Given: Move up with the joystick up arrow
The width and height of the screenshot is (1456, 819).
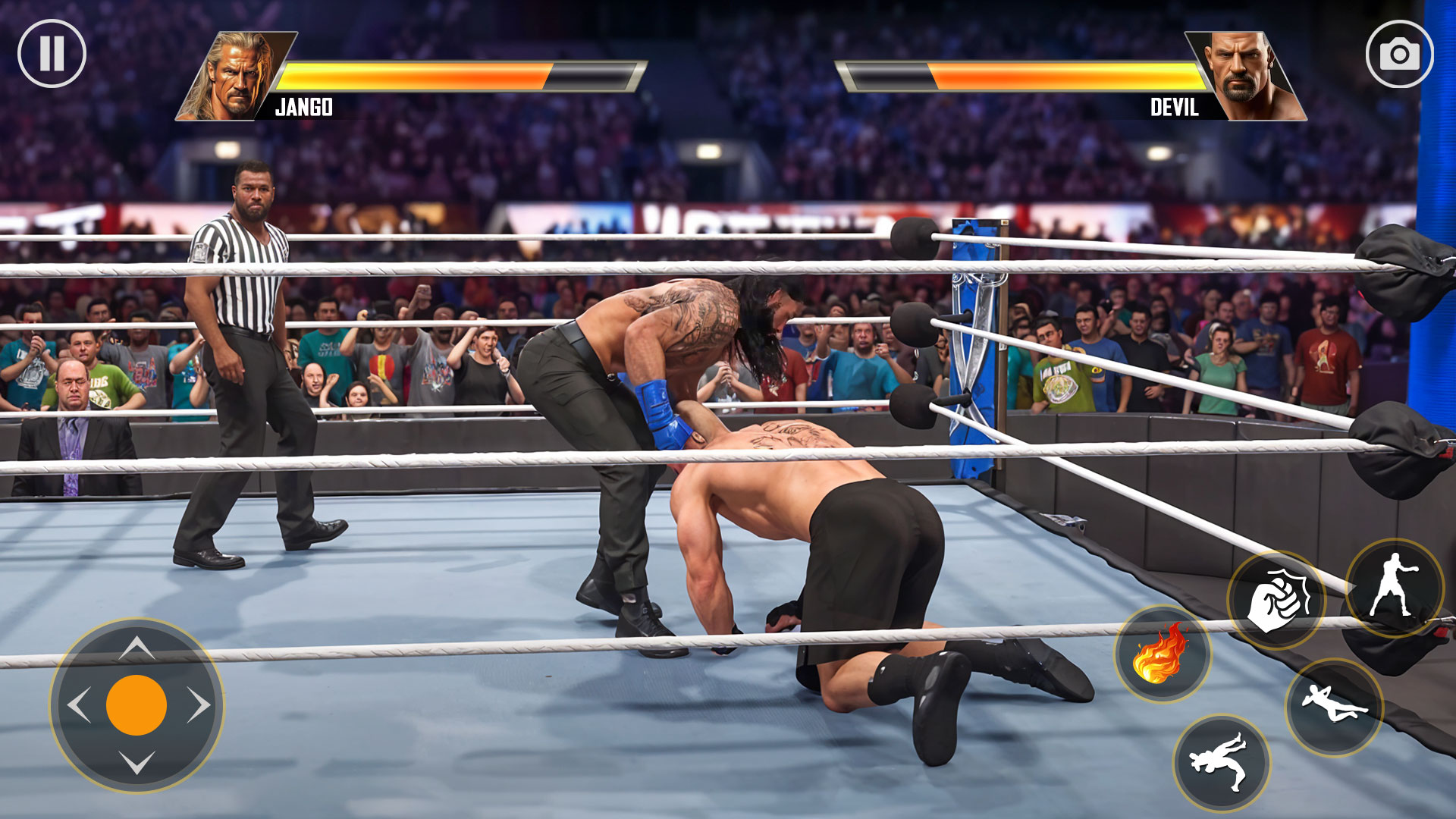Looking at the screenshot, I should click(136, 648).
